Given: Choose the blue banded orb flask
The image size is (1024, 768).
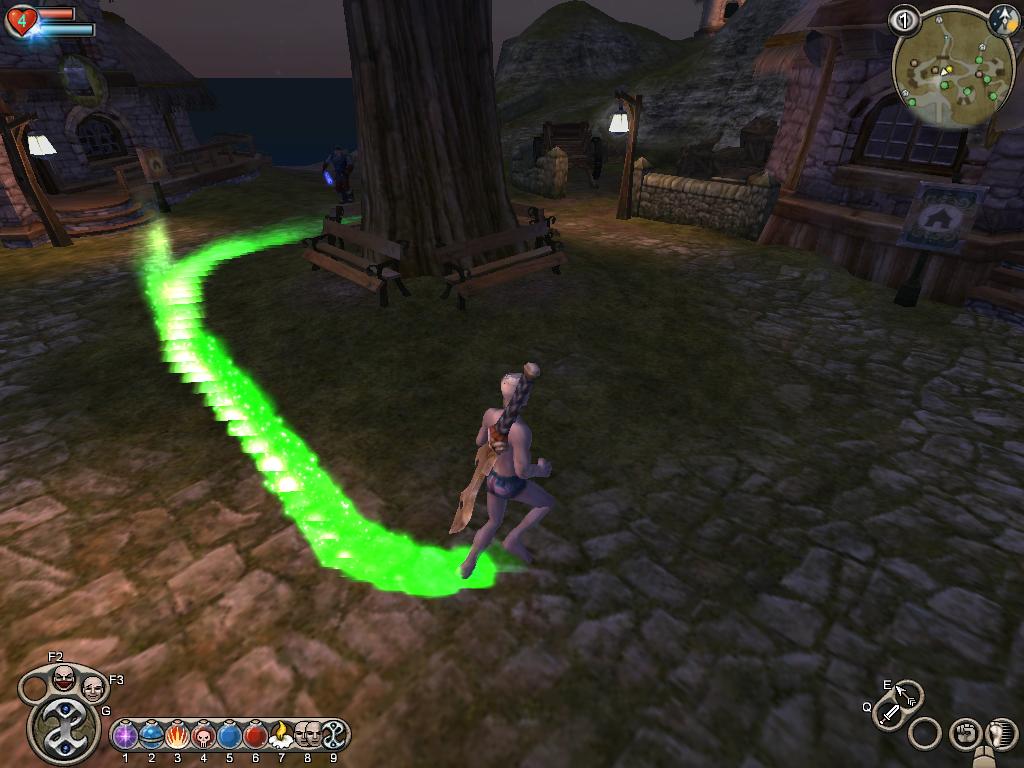Looking at the screenshot, I should [151, 736].
